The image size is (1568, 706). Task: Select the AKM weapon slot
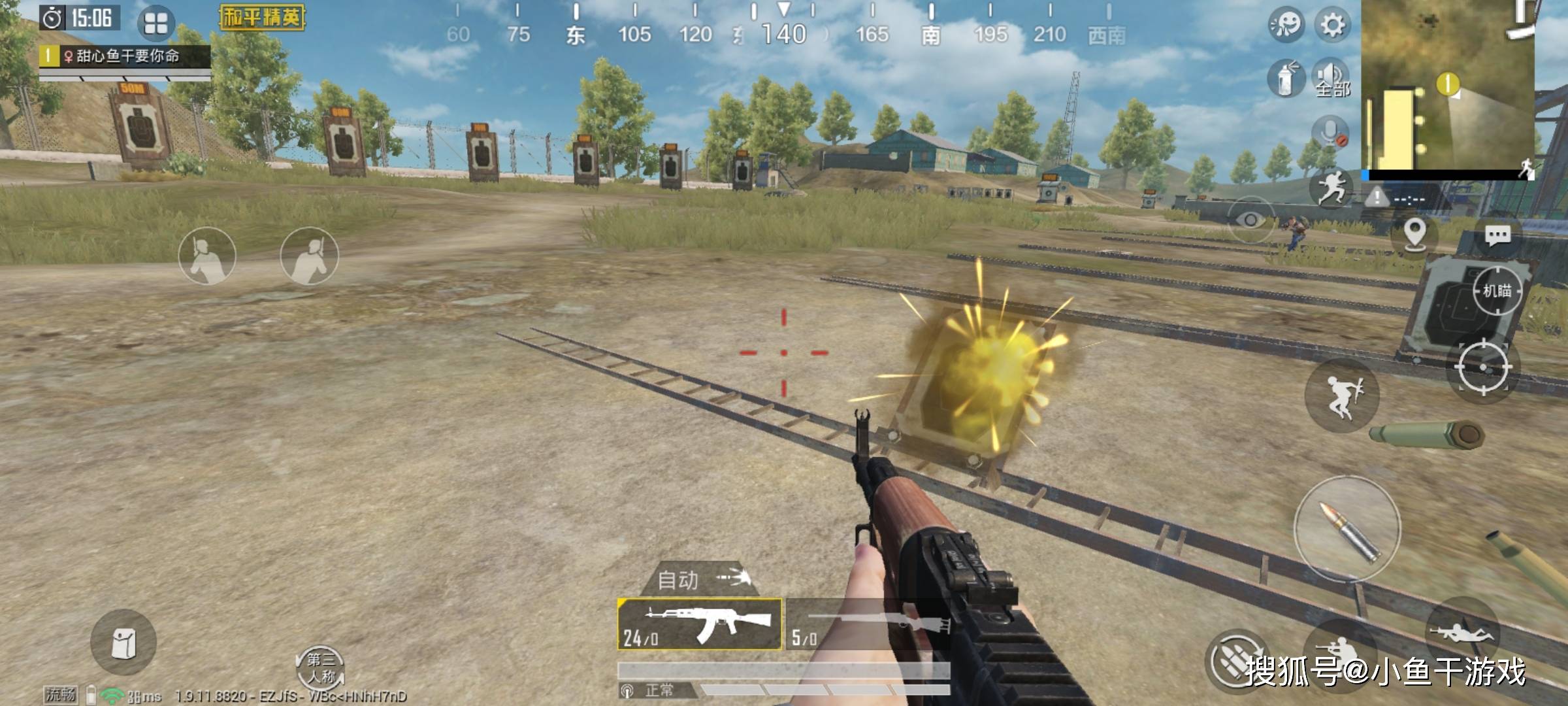pos(699,624)
